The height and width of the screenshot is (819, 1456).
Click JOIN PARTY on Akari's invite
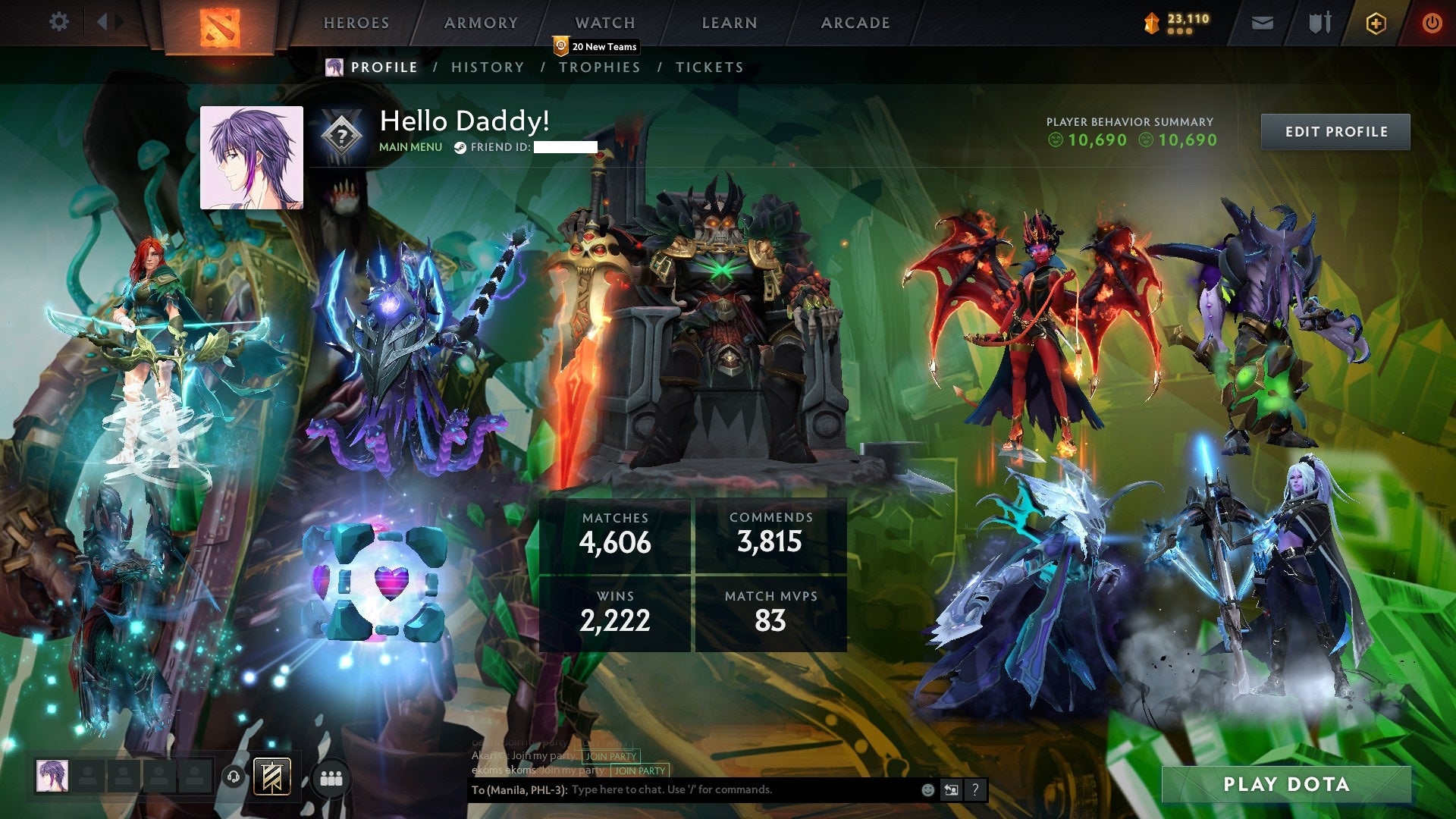coord(610,756)
